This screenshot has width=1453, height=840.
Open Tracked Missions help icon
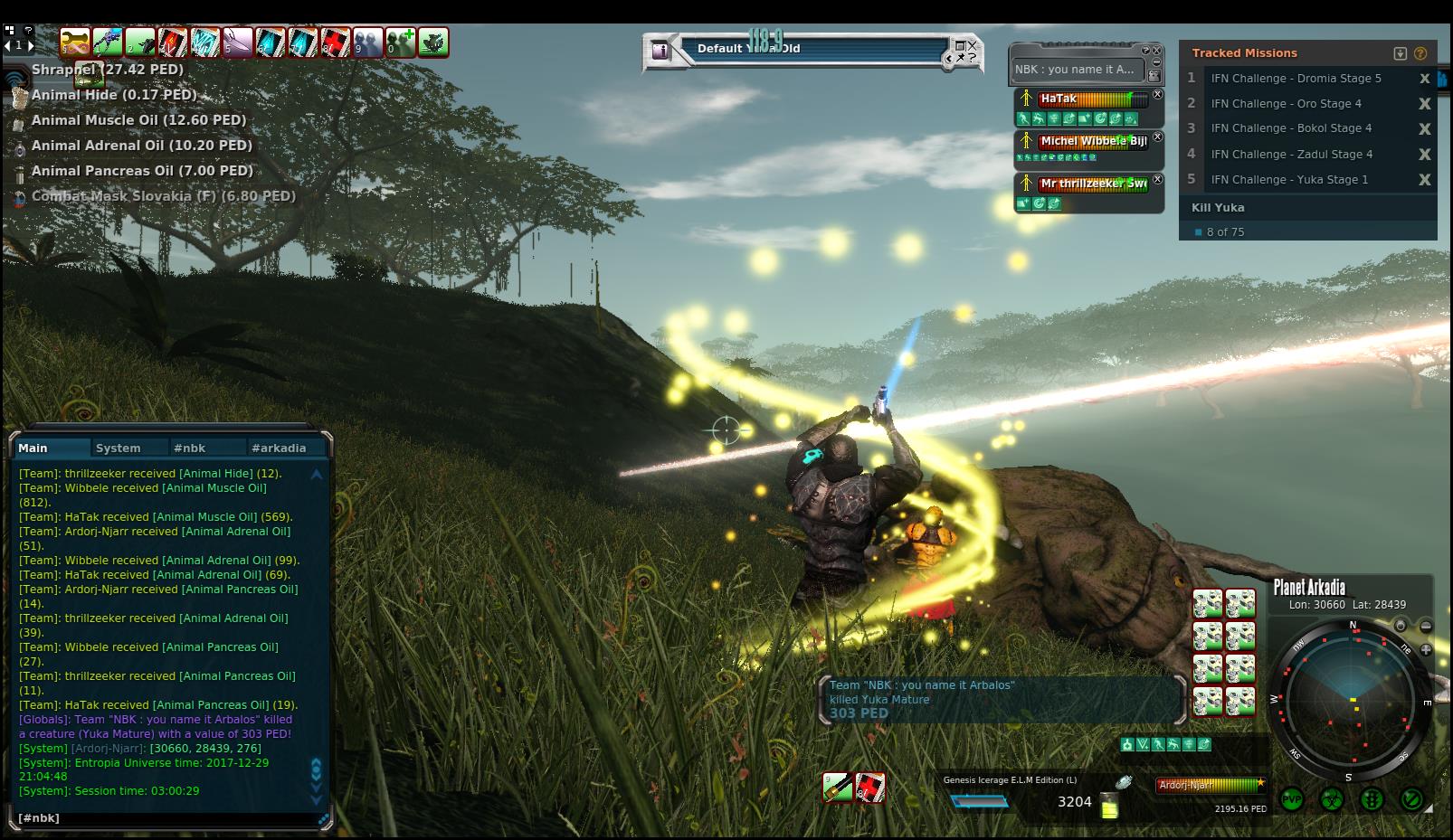coord(1420,53)
